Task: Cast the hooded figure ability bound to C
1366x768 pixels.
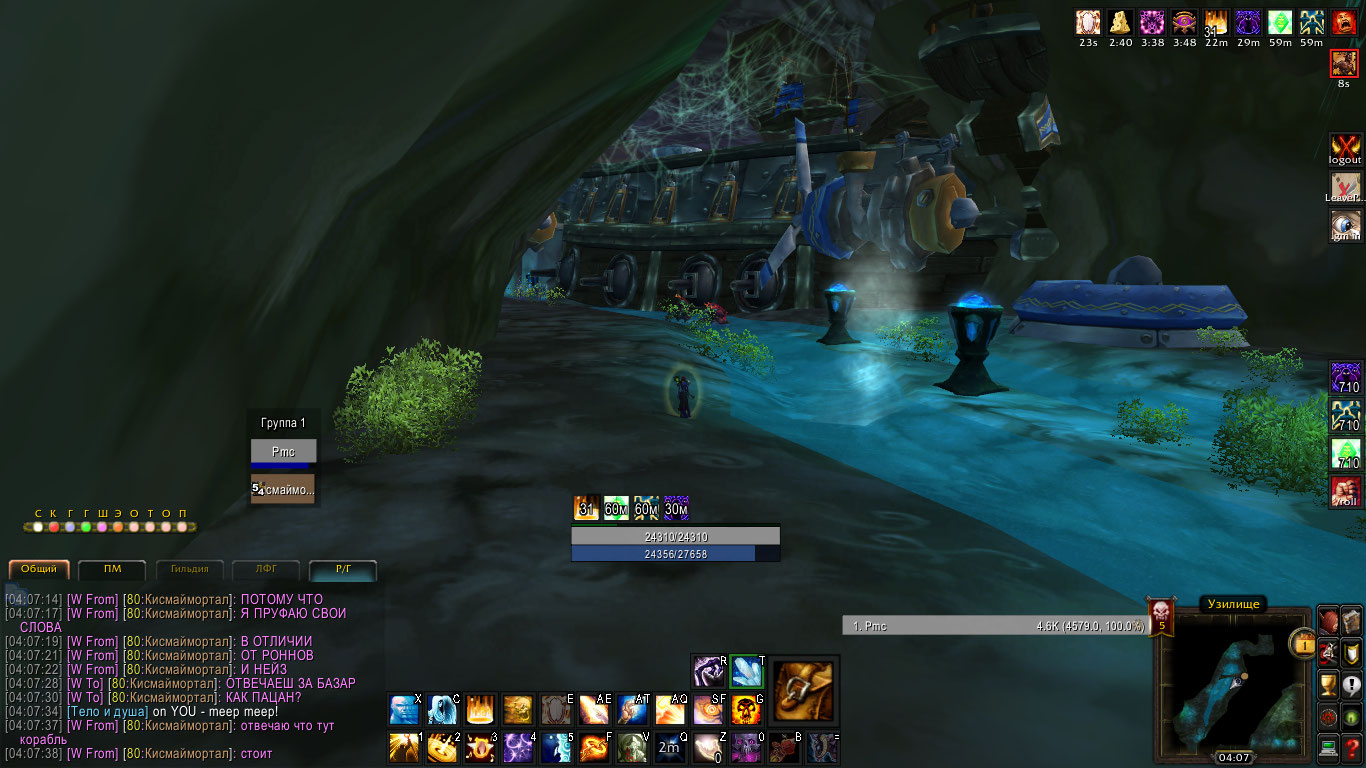Action: coord(442,710)
